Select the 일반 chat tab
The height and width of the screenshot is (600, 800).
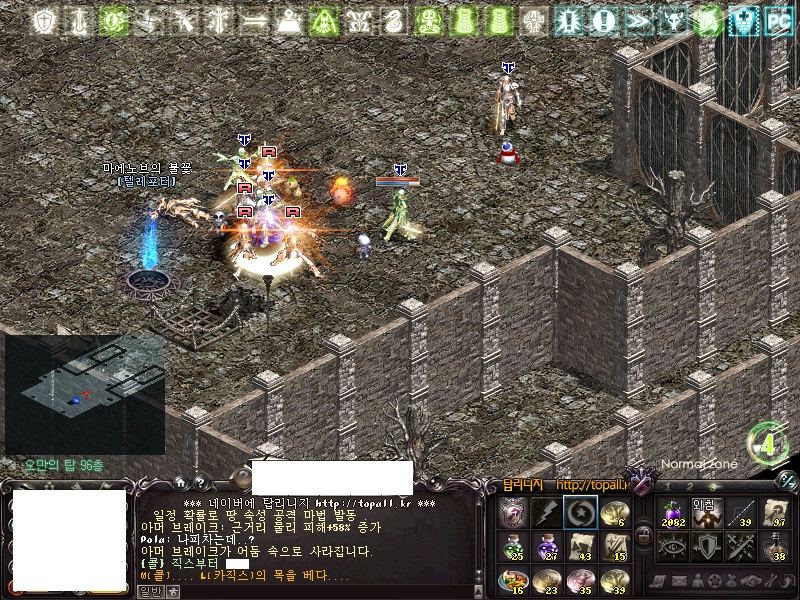pyautogui.click(x=149, y=591)
